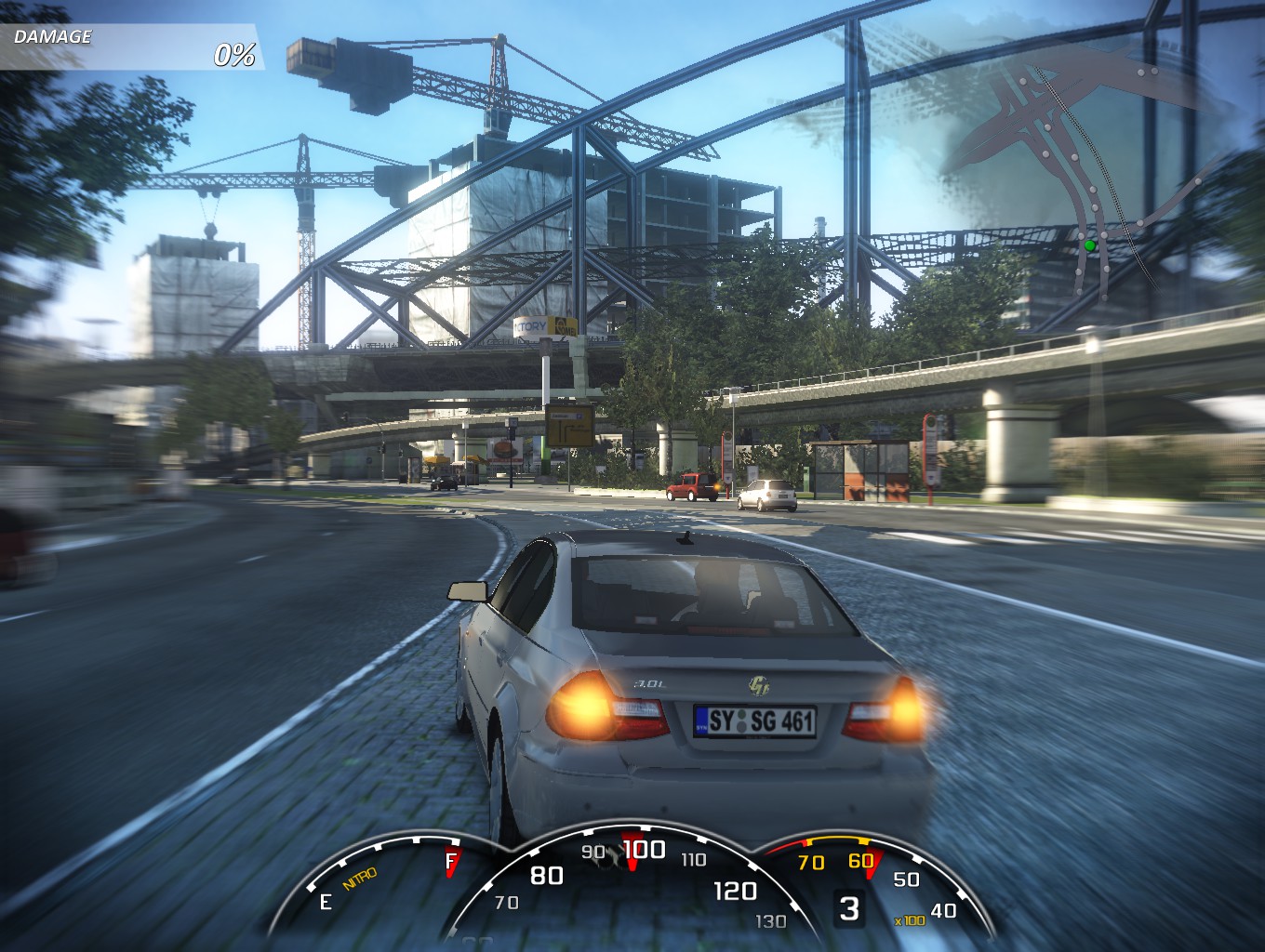Screen dimensions: 1265x952
Task: Select the green position marker on minimap
Action: click(x=1089, y=246)
